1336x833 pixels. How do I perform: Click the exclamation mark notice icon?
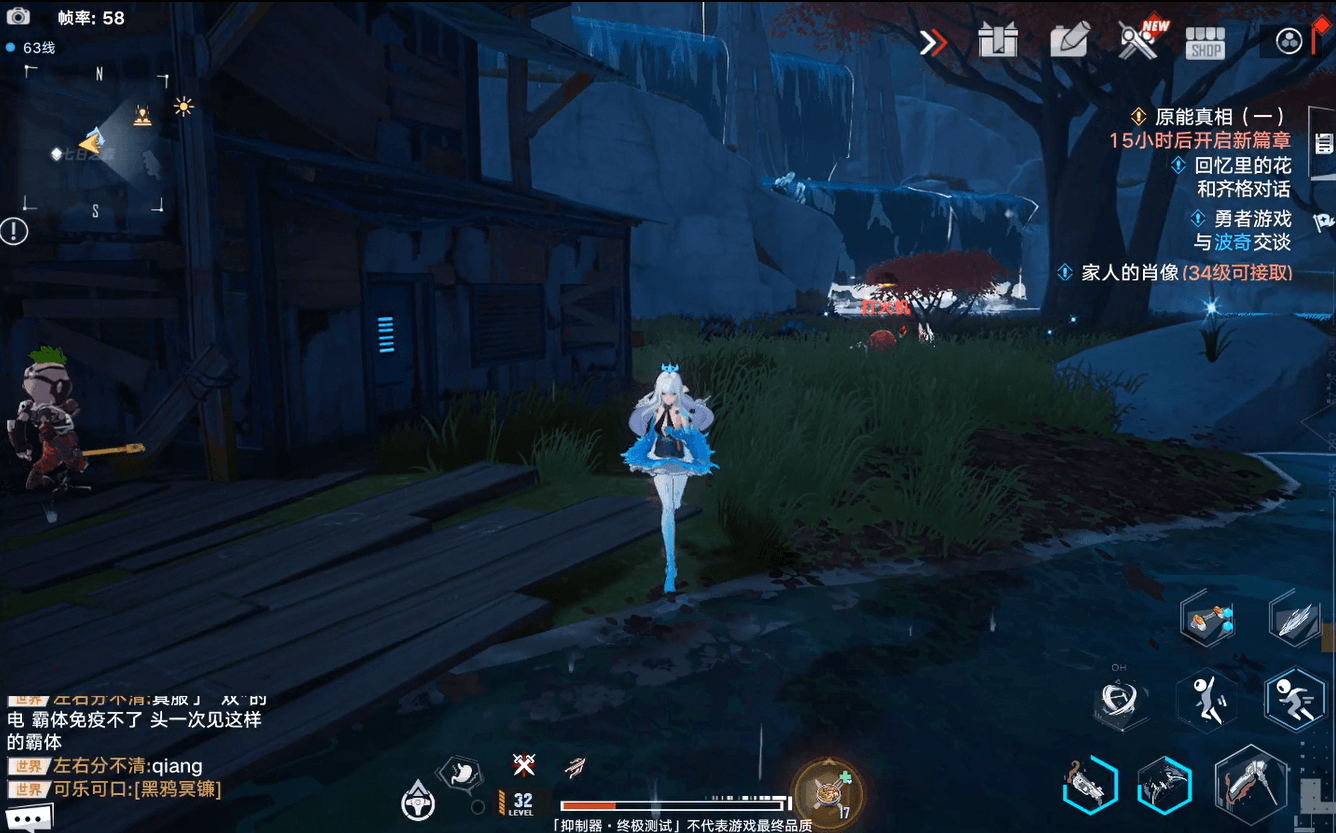pos(14,232)
